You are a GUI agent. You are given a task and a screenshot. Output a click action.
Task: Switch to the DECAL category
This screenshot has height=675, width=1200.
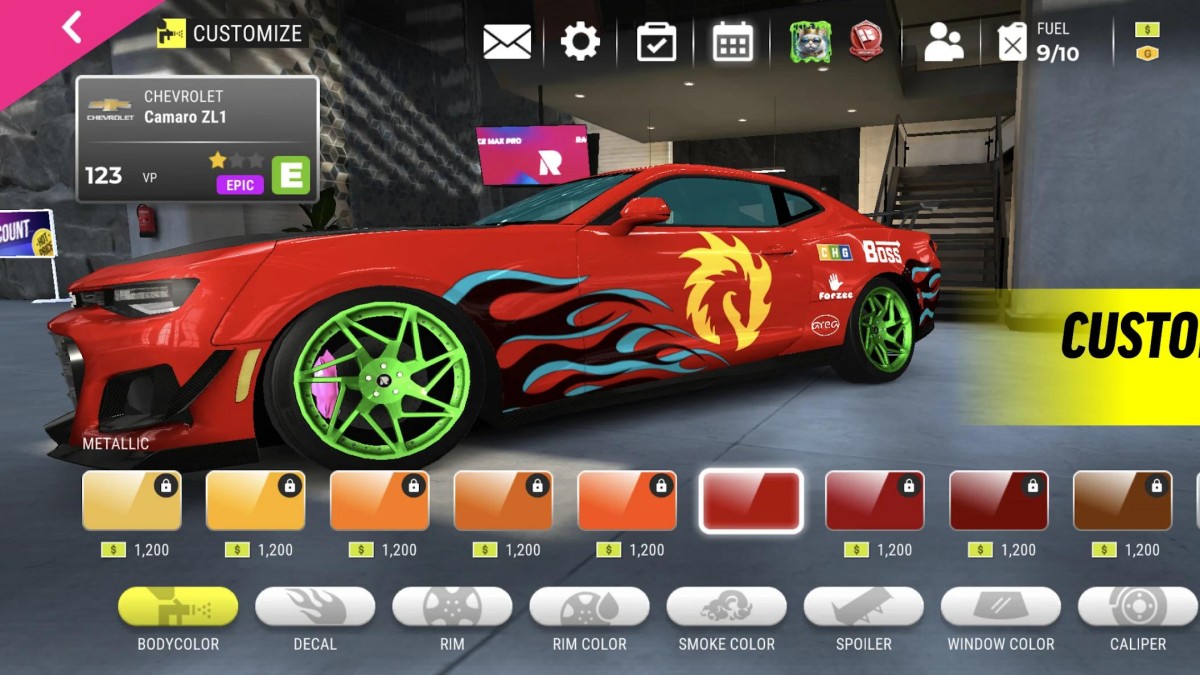point(315,607)
